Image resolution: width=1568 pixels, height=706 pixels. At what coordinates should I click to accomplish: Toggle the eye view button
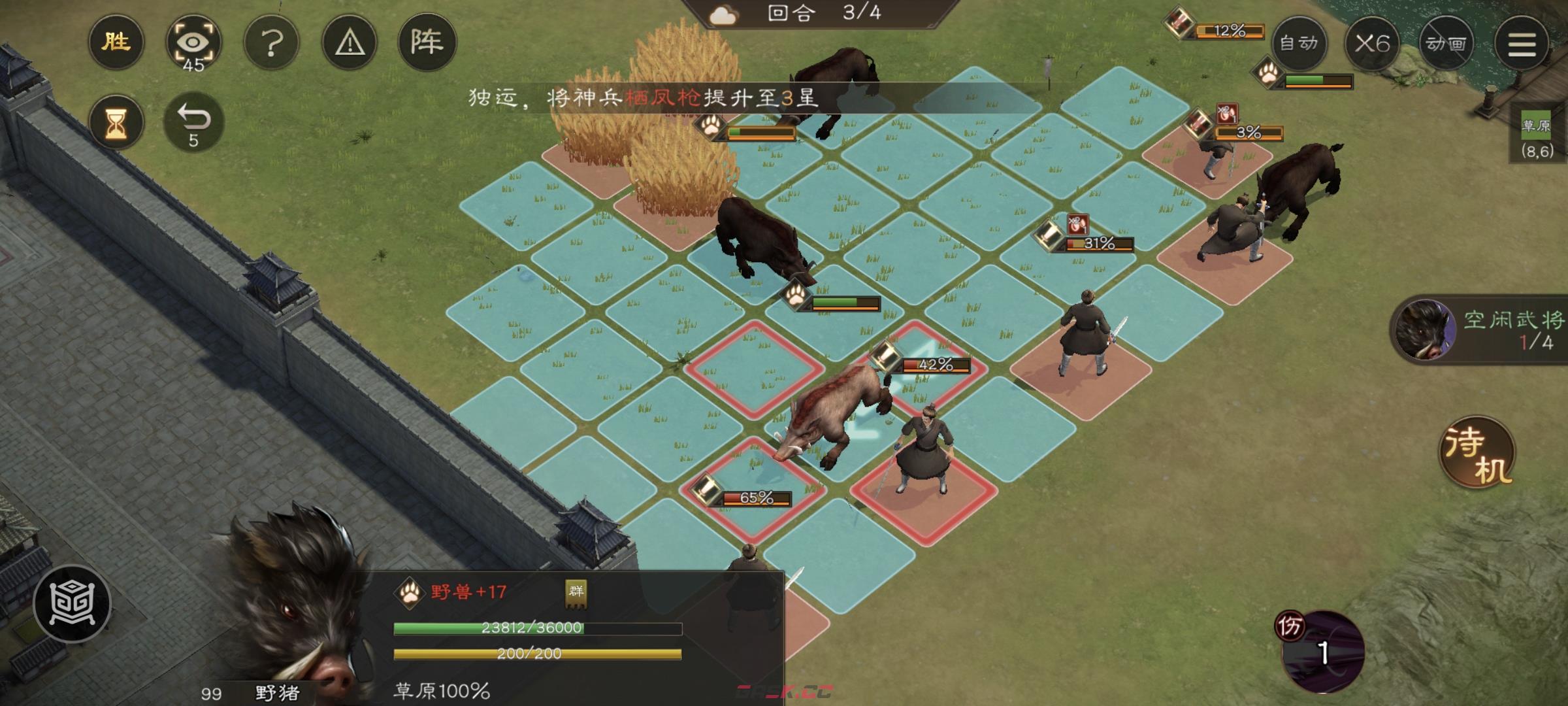click(193, 43)
